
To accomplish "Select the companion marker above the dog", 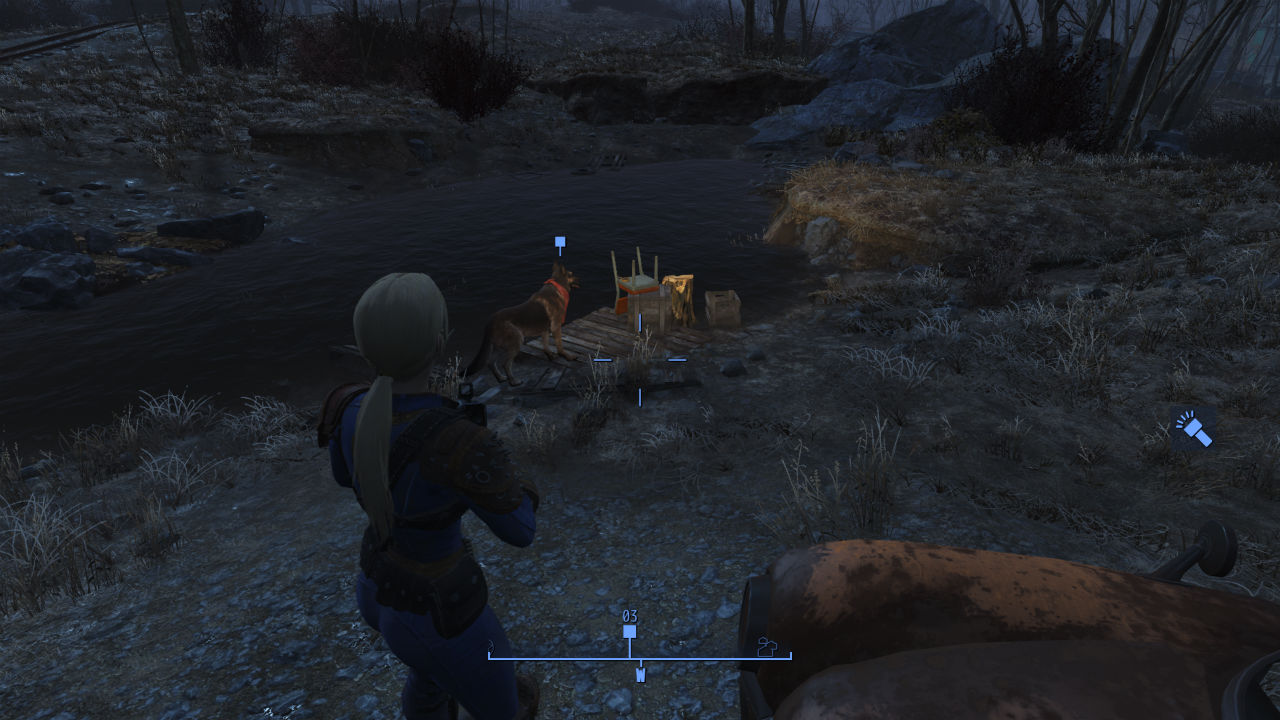I will pyautogui.click(x=560, y=242).
